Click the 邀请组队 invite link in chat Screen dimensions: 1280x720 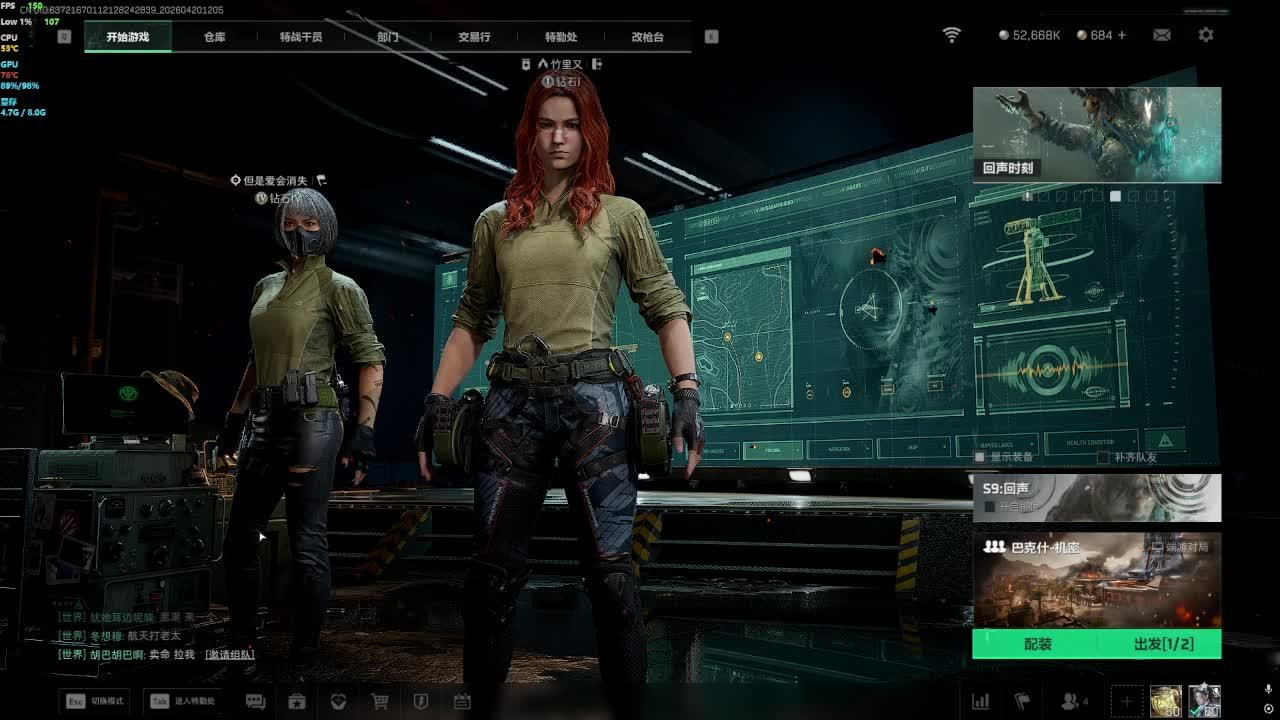coord(229,655)
